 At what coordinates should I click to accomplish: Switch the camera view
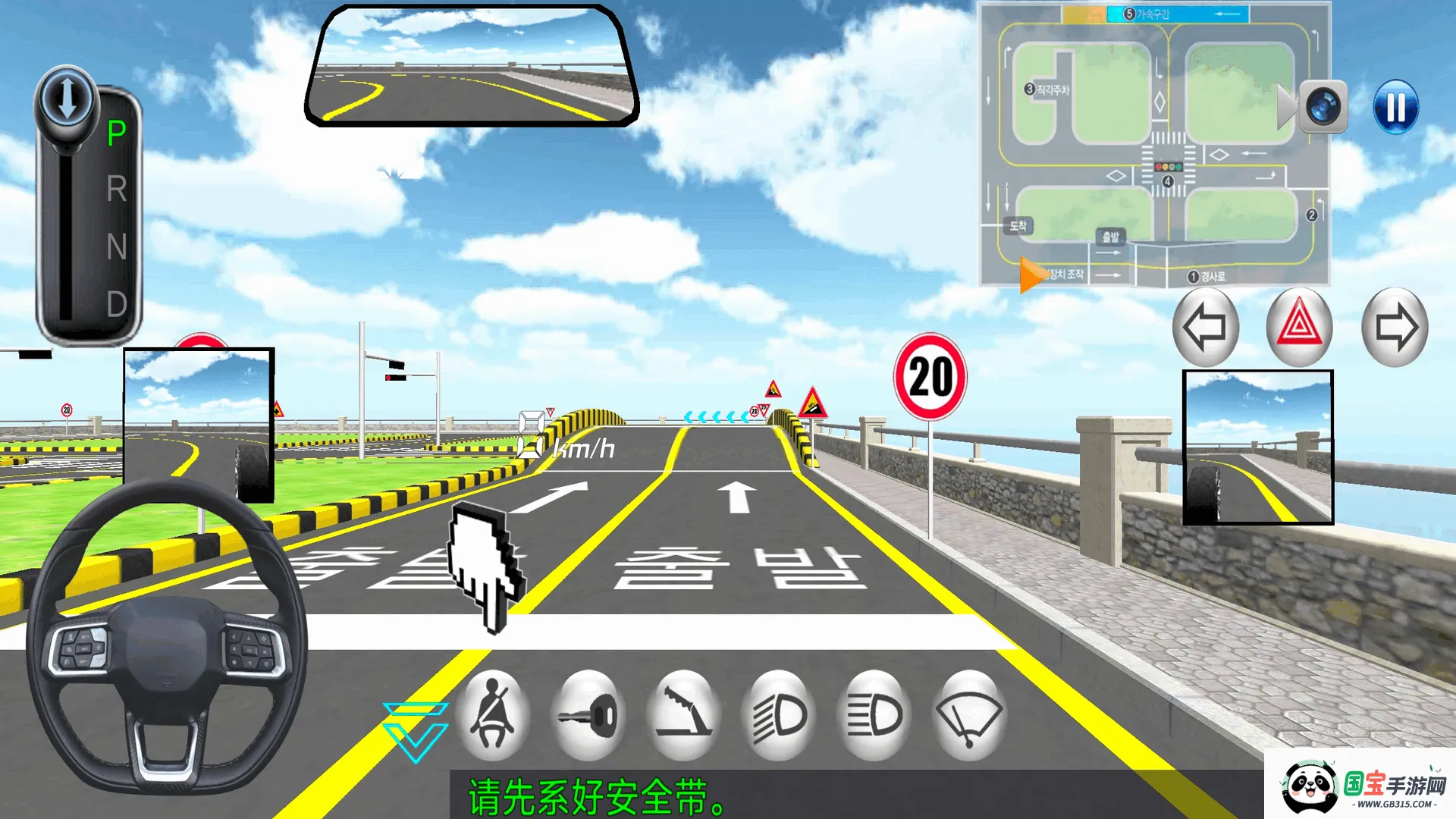point(1323,107)
